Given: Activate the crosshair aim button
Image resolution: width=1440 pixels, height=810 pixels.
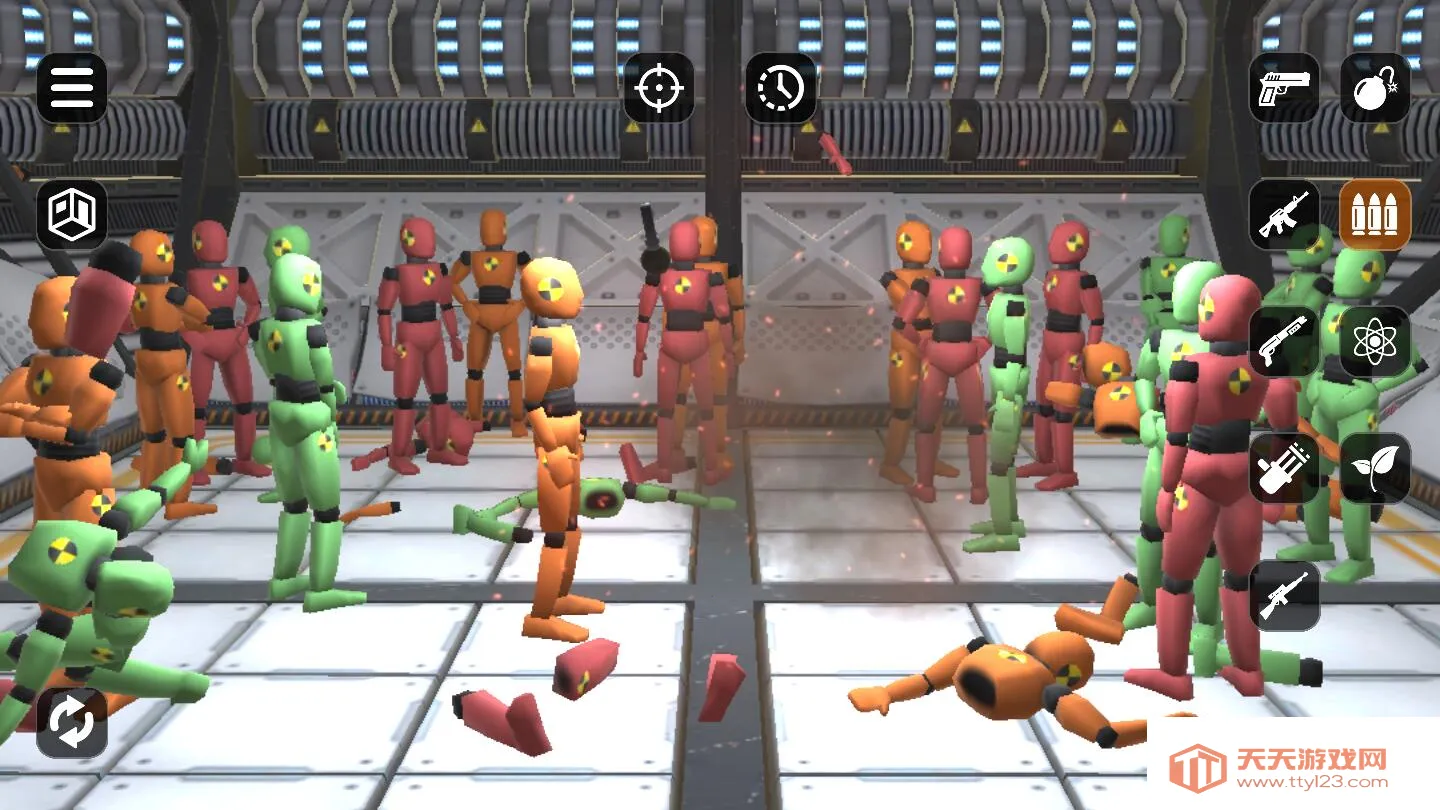Looking at the screenshot, I should point(659,88).
